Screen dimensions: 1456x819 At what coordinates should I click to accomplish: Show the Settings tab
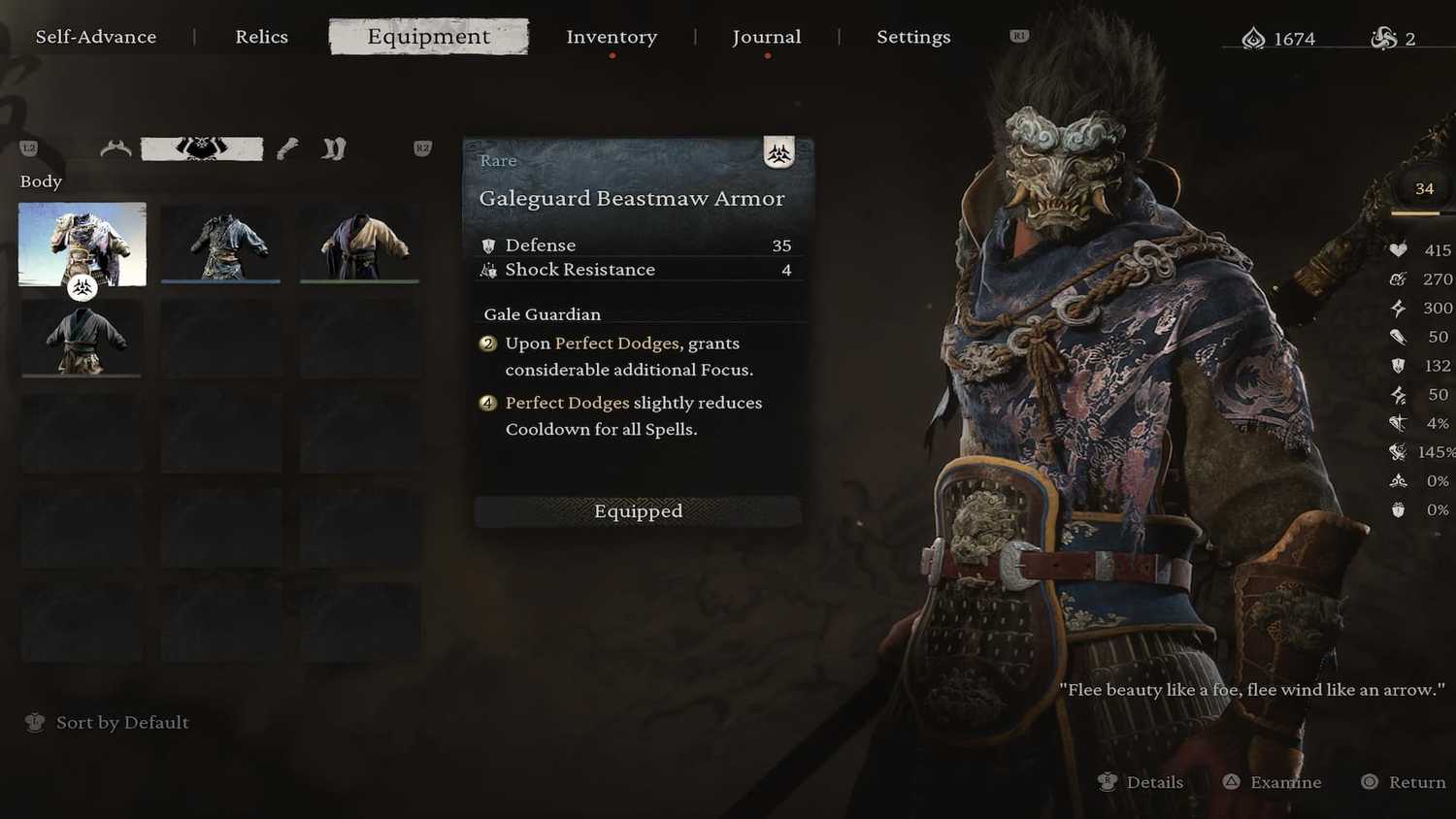click(x=913, y=37)
